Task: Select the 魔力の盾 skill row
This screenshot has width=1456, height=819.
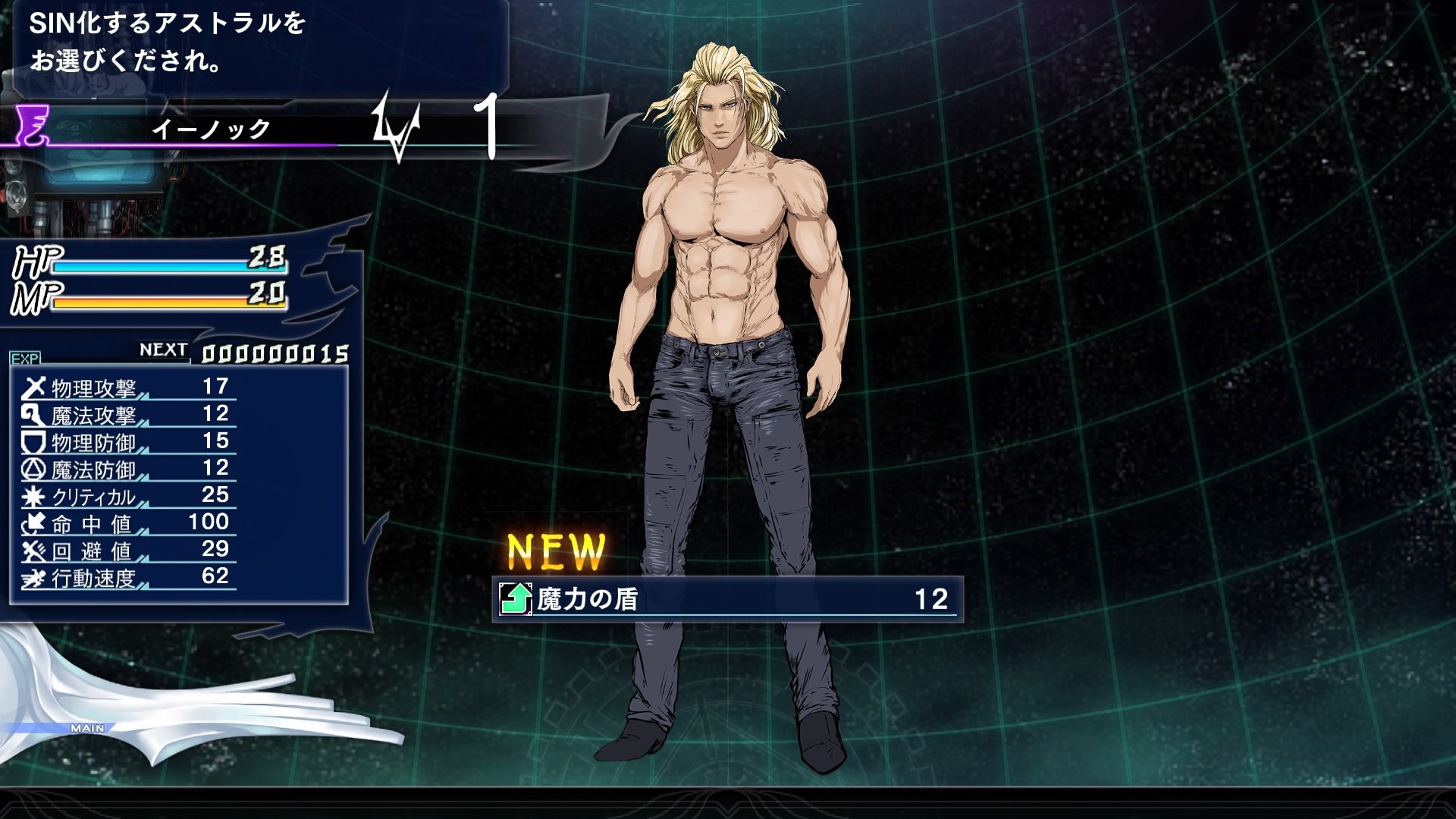Action: (726, 599)
